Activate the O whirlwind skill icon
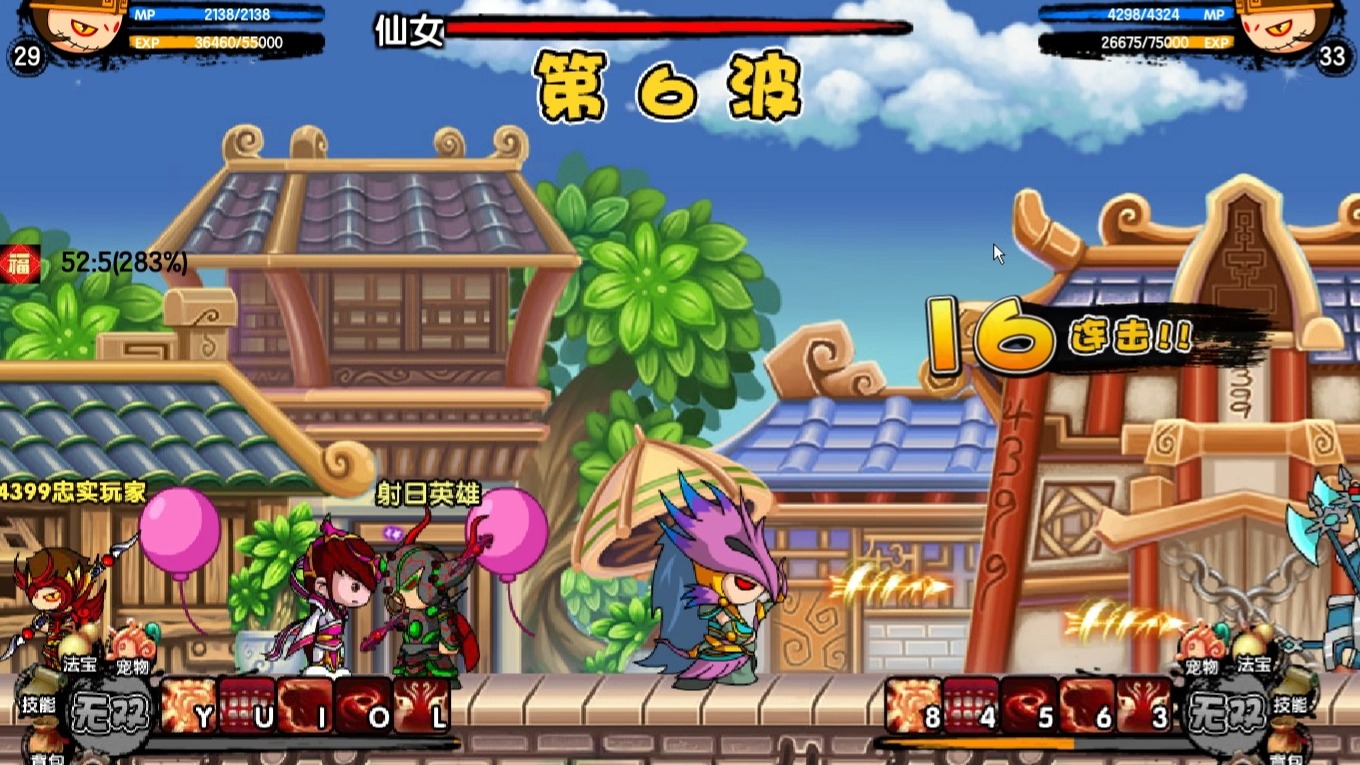 360,708
